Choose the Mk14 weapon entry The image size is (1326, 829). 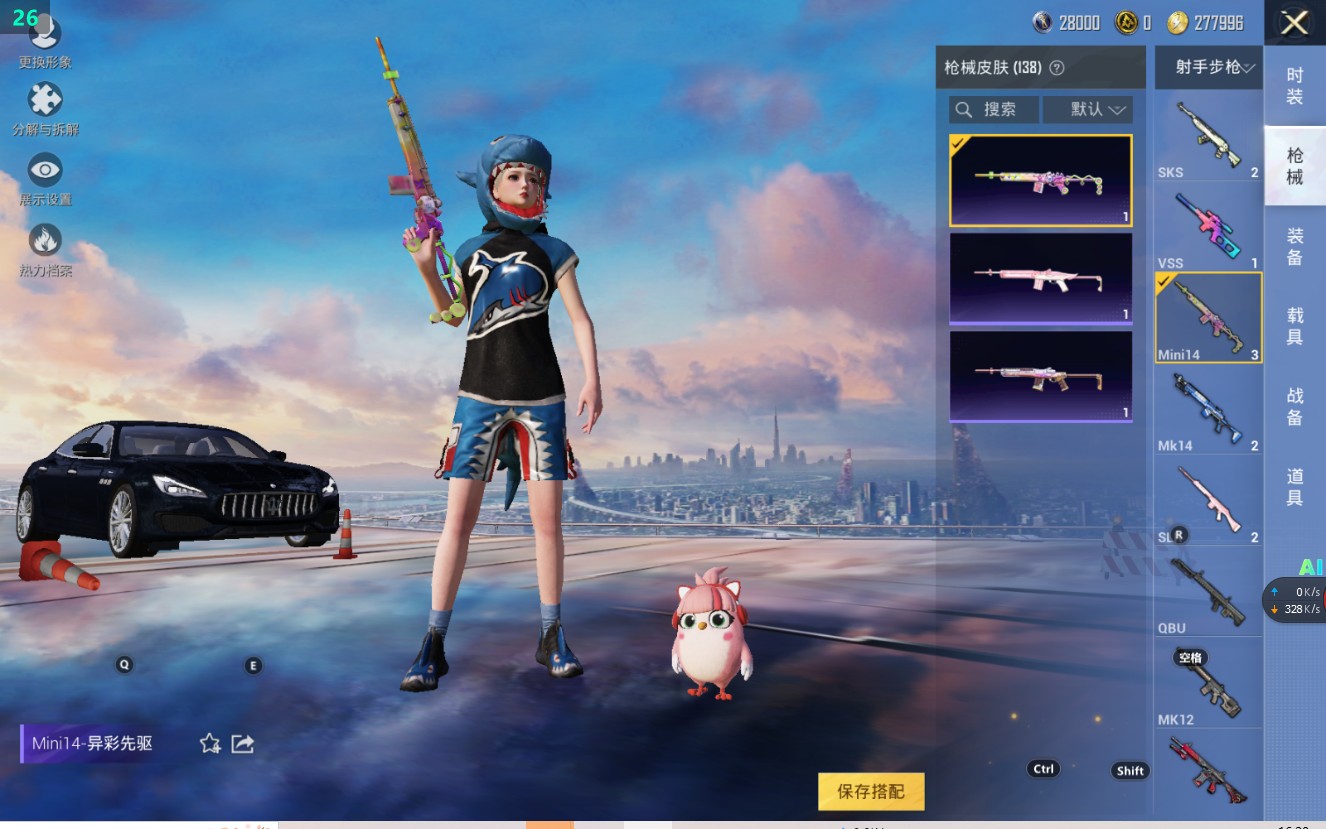click(x=1208, y=411)
